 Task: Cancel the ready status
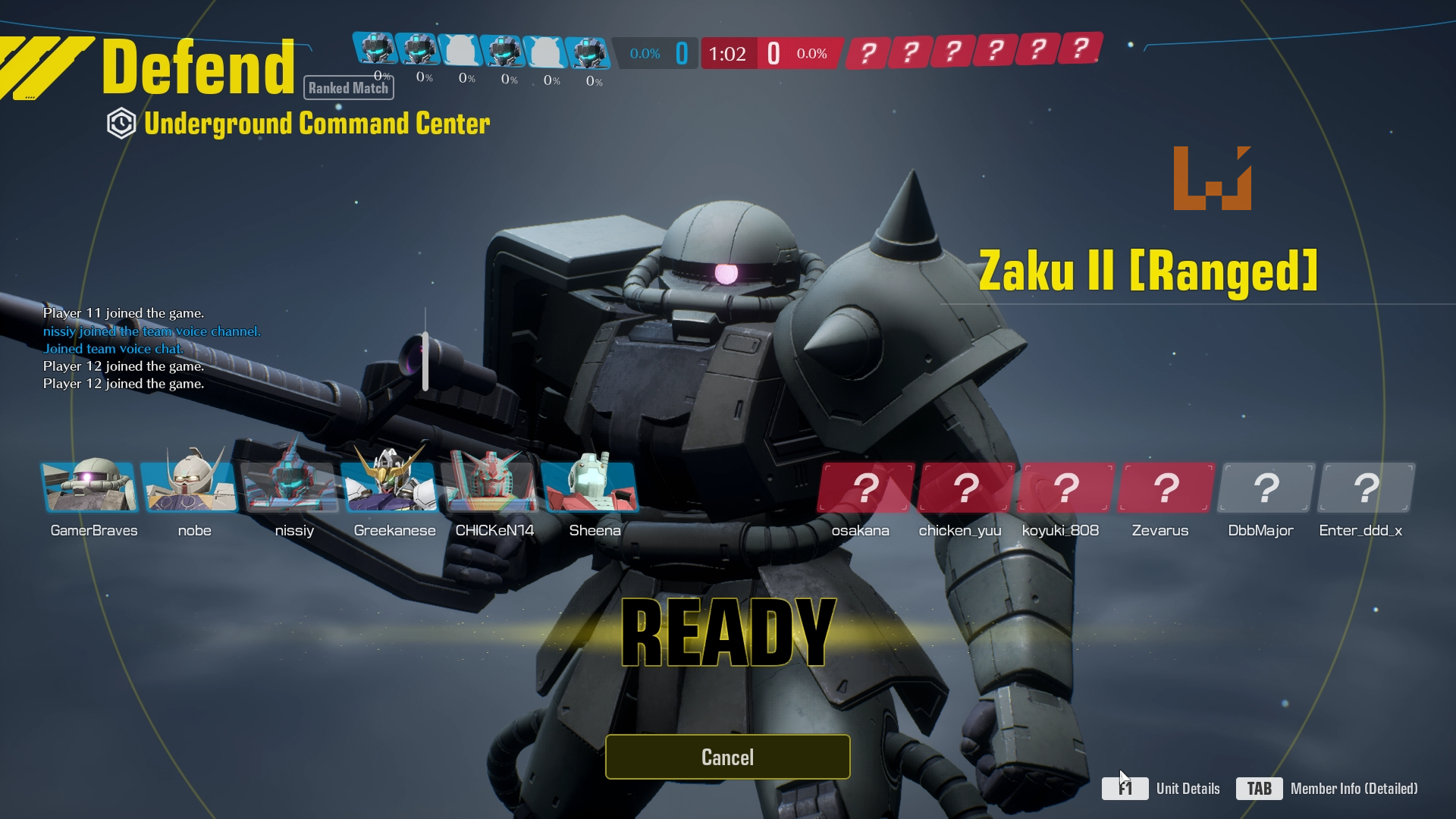coord(727,757)
